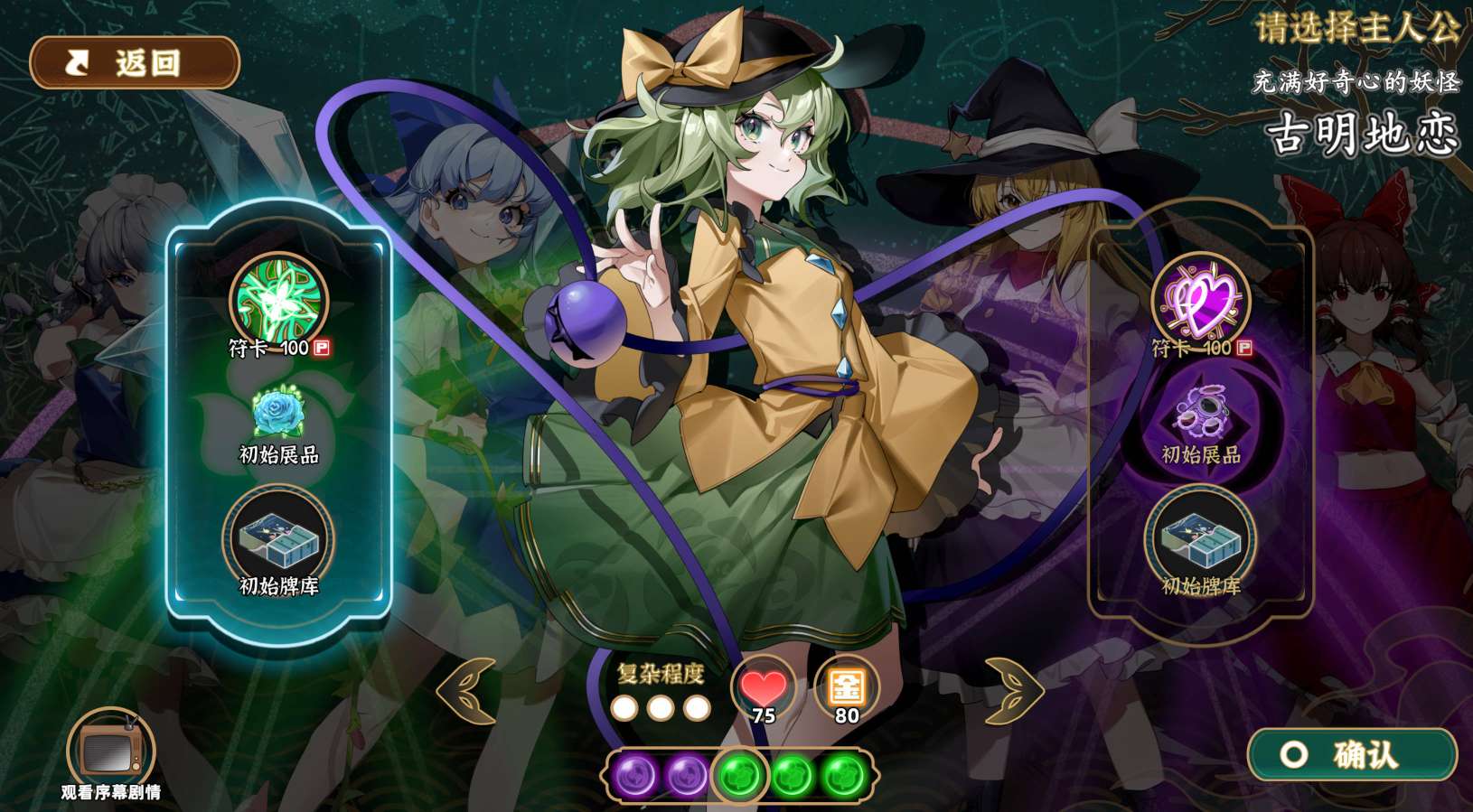Open the starting deck in the teal panel
Screen dimensions: 1473x812
pos(278,537)
